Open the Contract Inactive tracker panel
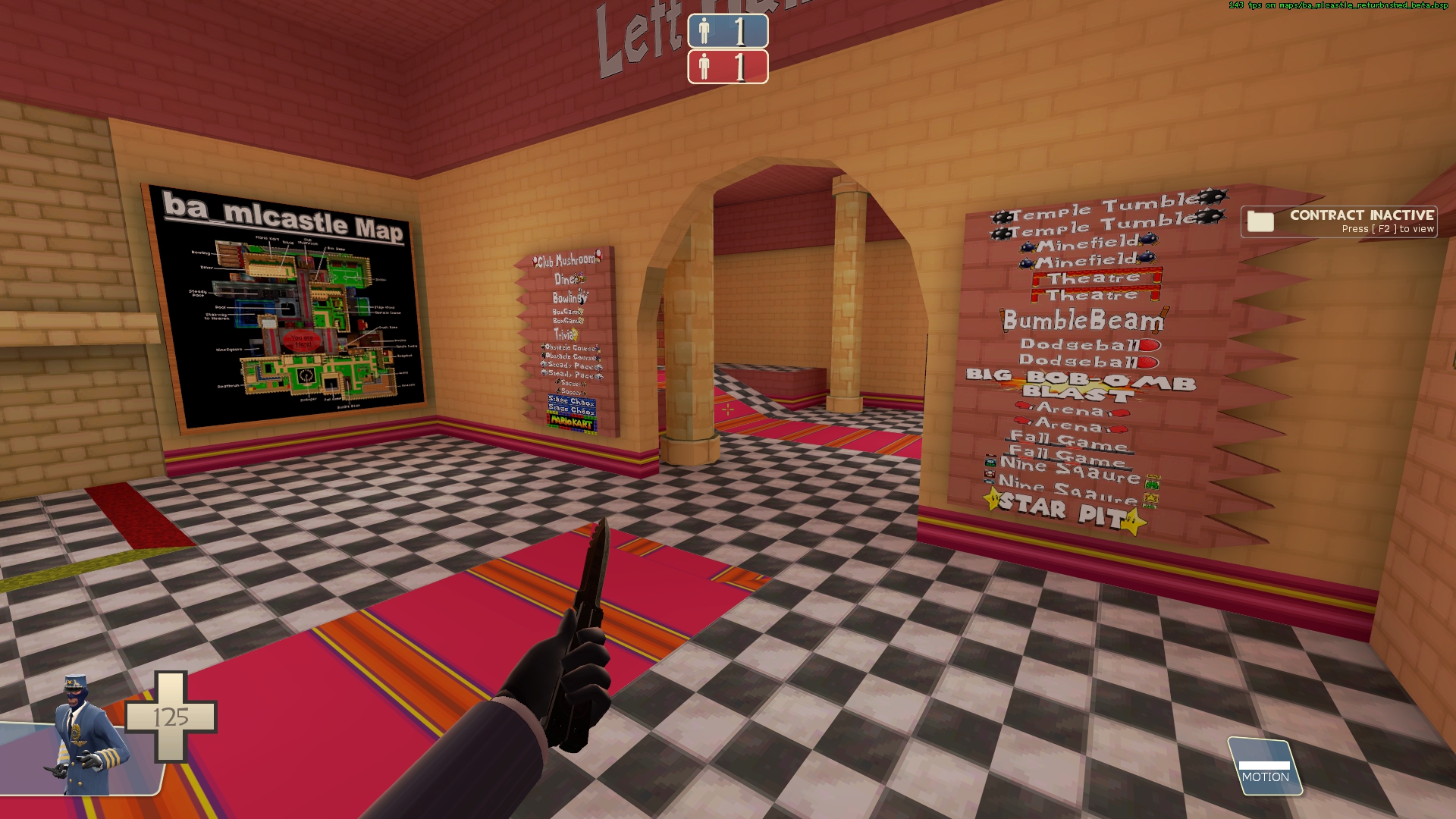 coord(1339,221)
